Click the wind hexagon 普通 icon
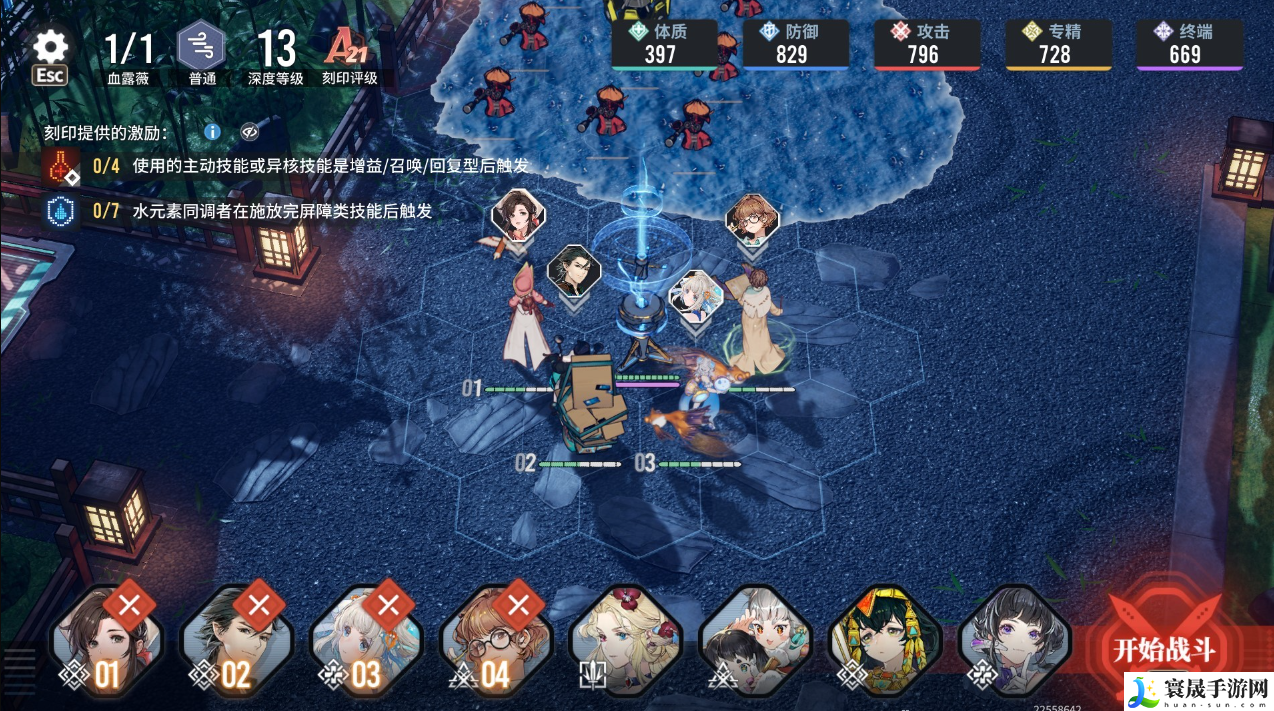The image size is (1274, 711). click(x=201, y=47)
